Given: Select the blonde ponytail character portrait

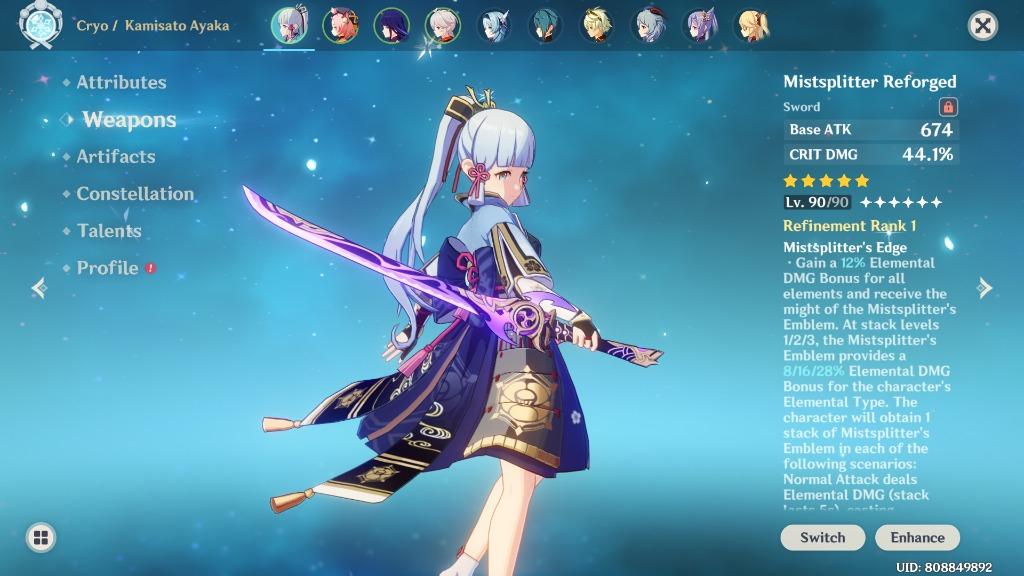Looking at the screenshot, I should pyautogui.click(x=751, y=26).
